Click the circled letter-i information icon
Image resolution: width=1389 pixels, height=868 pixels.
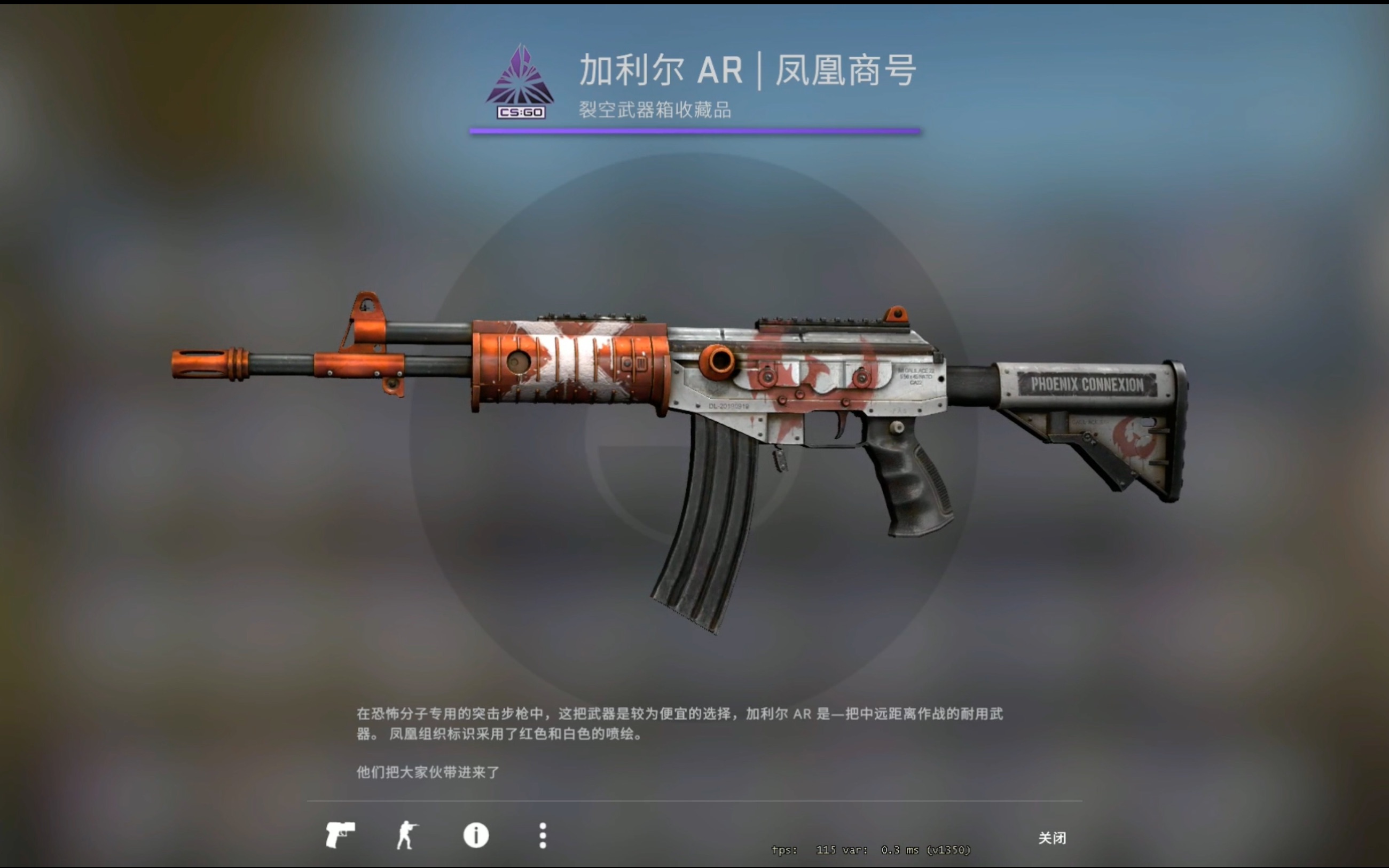[475, 837]
